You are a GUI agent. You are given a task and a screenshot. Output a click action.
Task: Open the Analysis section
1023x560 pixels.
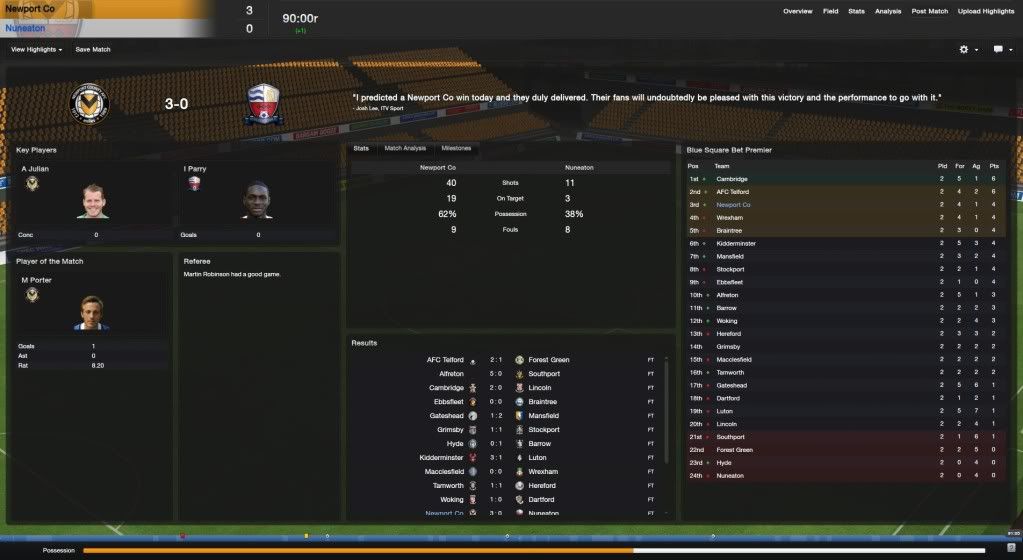[887, 11]
